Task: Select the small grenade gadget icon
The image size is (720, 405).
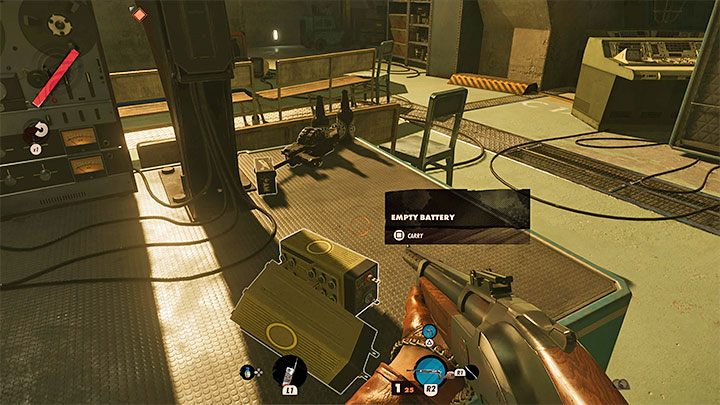Action: (x=248, y=374)
